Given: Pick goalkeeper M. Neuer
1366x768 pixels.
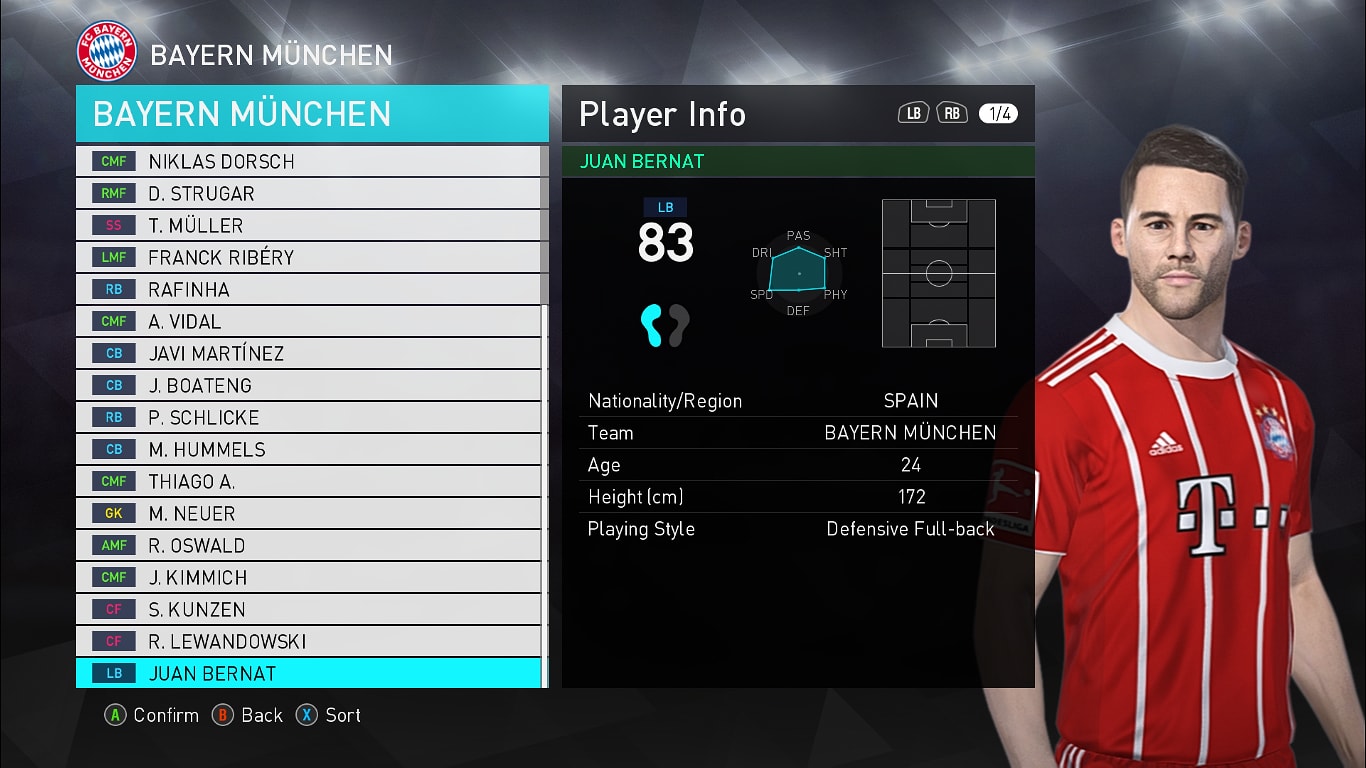Looking at the screenshot, I should [308, 513].
